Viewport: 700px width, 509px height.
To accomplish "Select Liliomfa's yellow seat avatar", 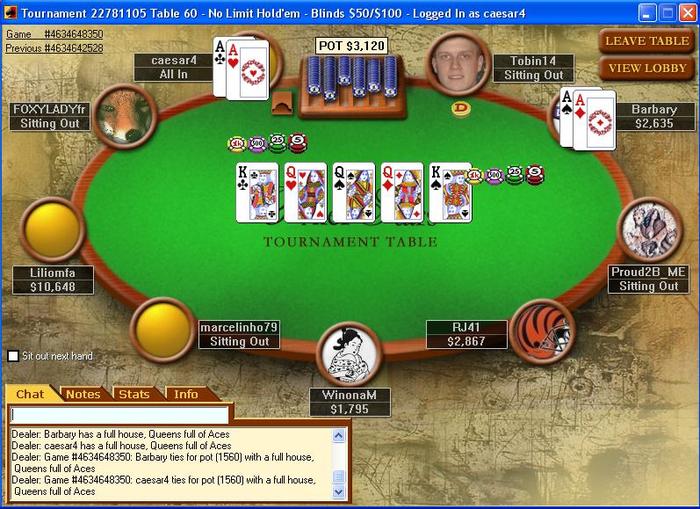I will (x=52, y=230).
